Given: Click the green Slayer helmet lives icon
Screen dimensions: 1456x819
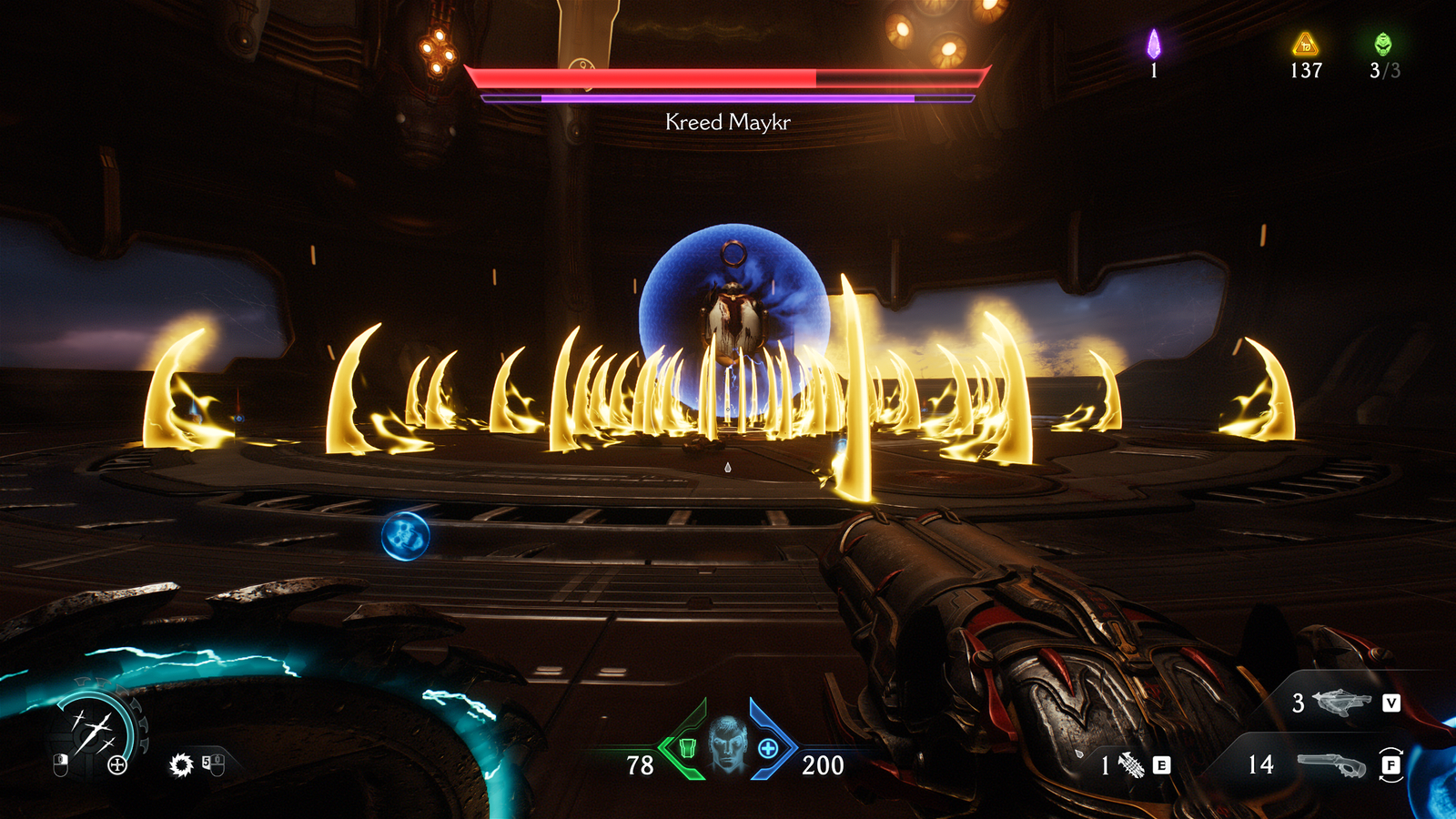Looking at the screenshot, I should [1383, 44].
